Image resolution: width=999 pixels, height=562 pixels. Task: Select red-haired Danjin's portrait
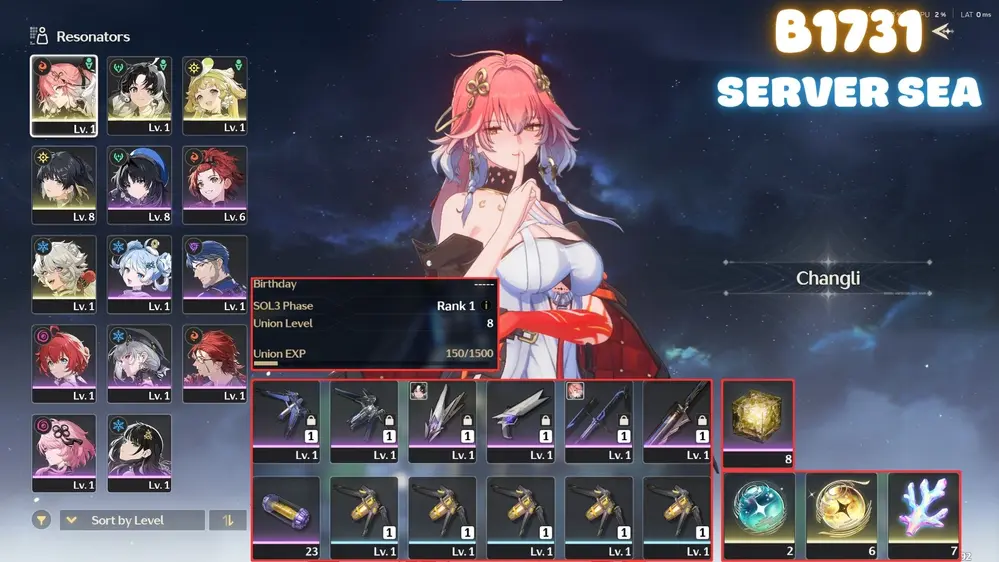click(x=64, y=363)
